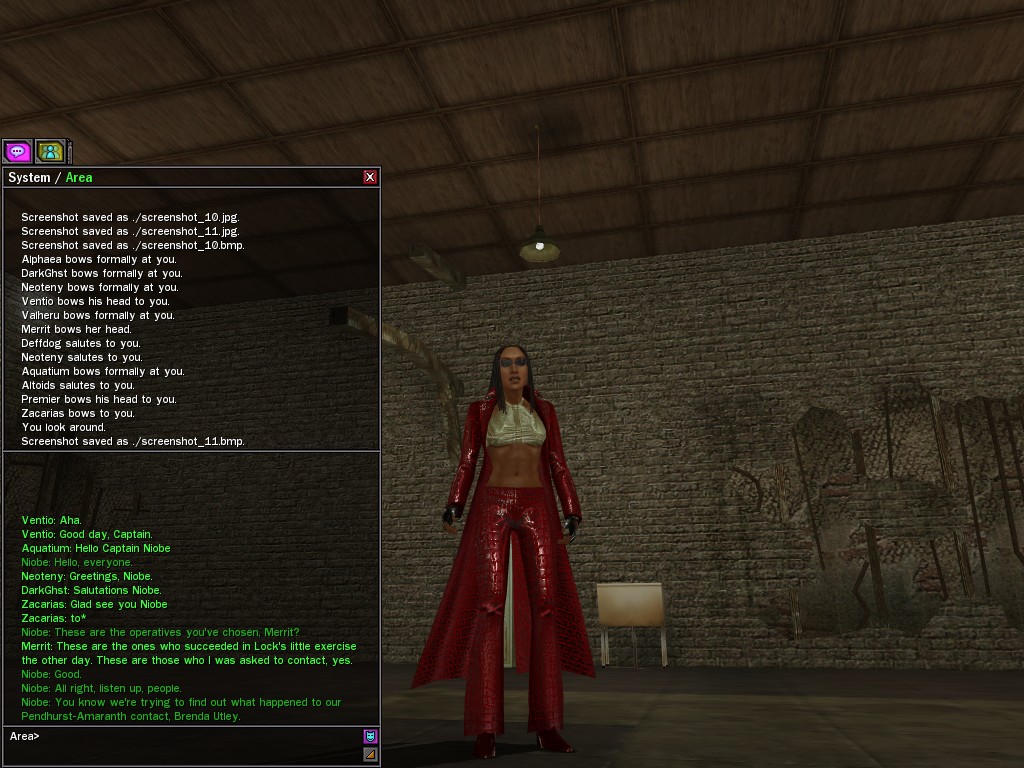
Task: Open the yellow group/team panel tab
Action: coord(50,151)
